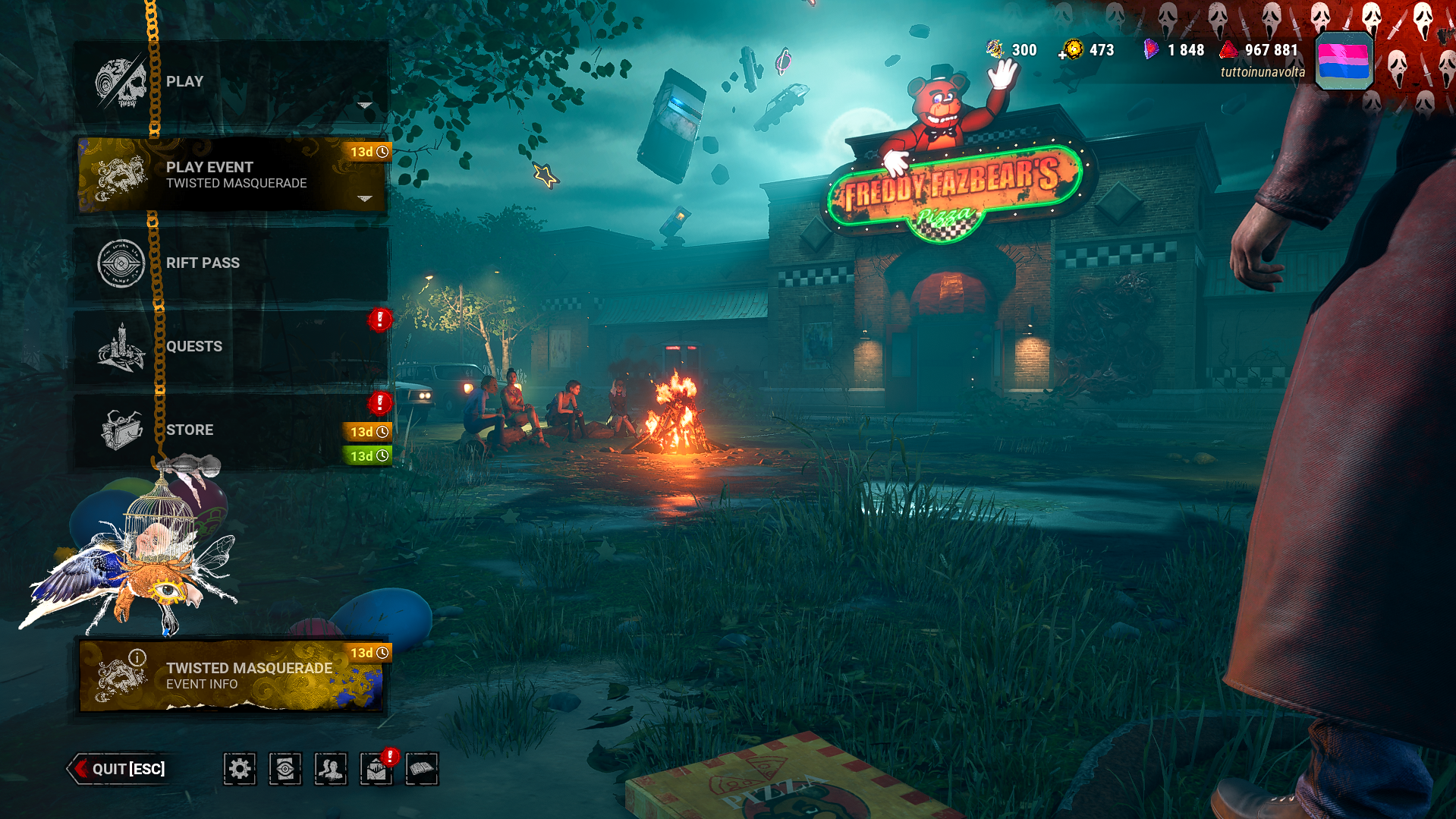Click the Quit button
The image size is (1456, 819).
(x=119, y=769)
